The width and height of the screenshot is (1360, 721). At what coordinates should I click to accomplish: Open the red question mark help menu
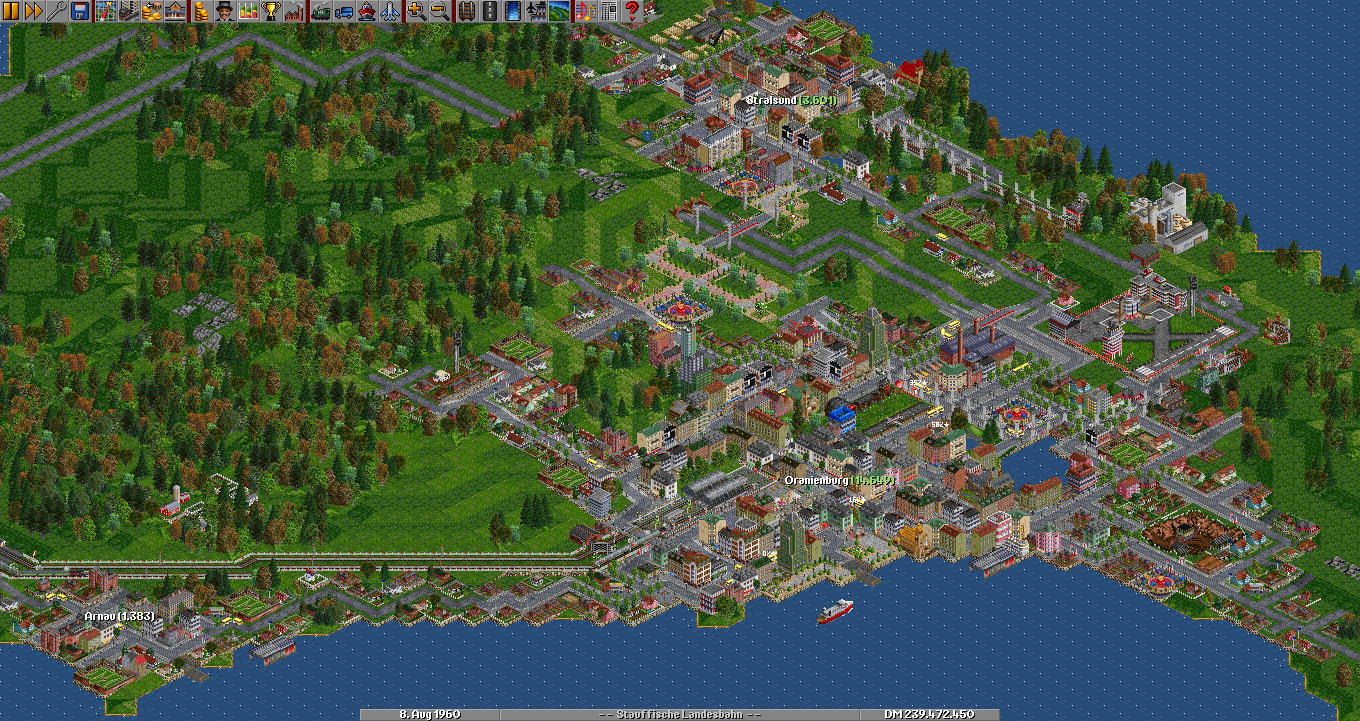632,11
